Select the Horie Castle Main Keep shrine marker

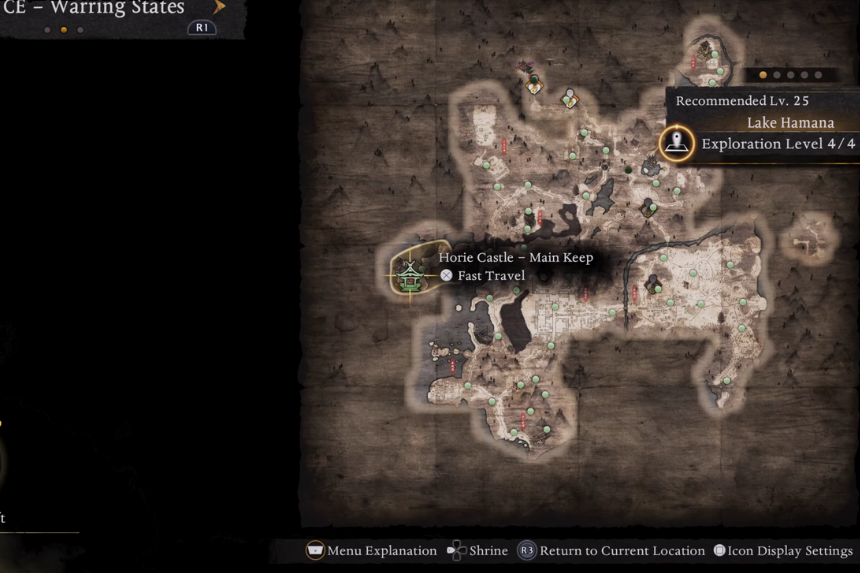(409, 272)
